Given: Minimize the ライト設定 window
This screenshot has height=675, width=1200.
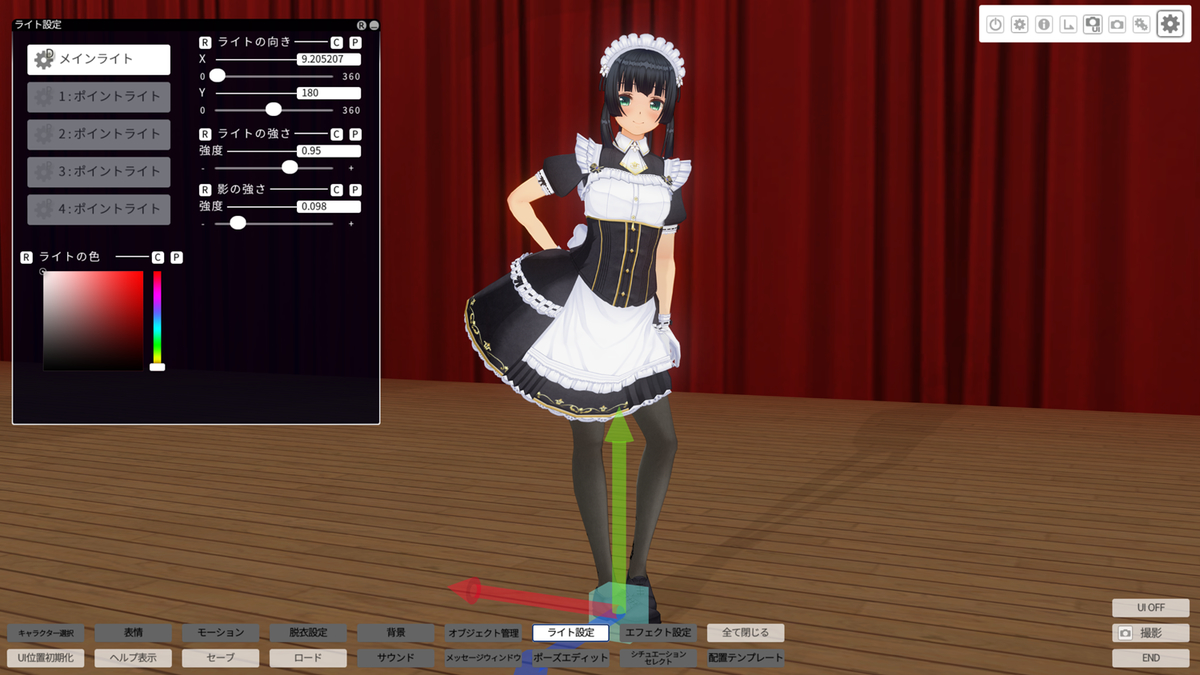Looking at the screenshot, I should (x=374, y=25).
